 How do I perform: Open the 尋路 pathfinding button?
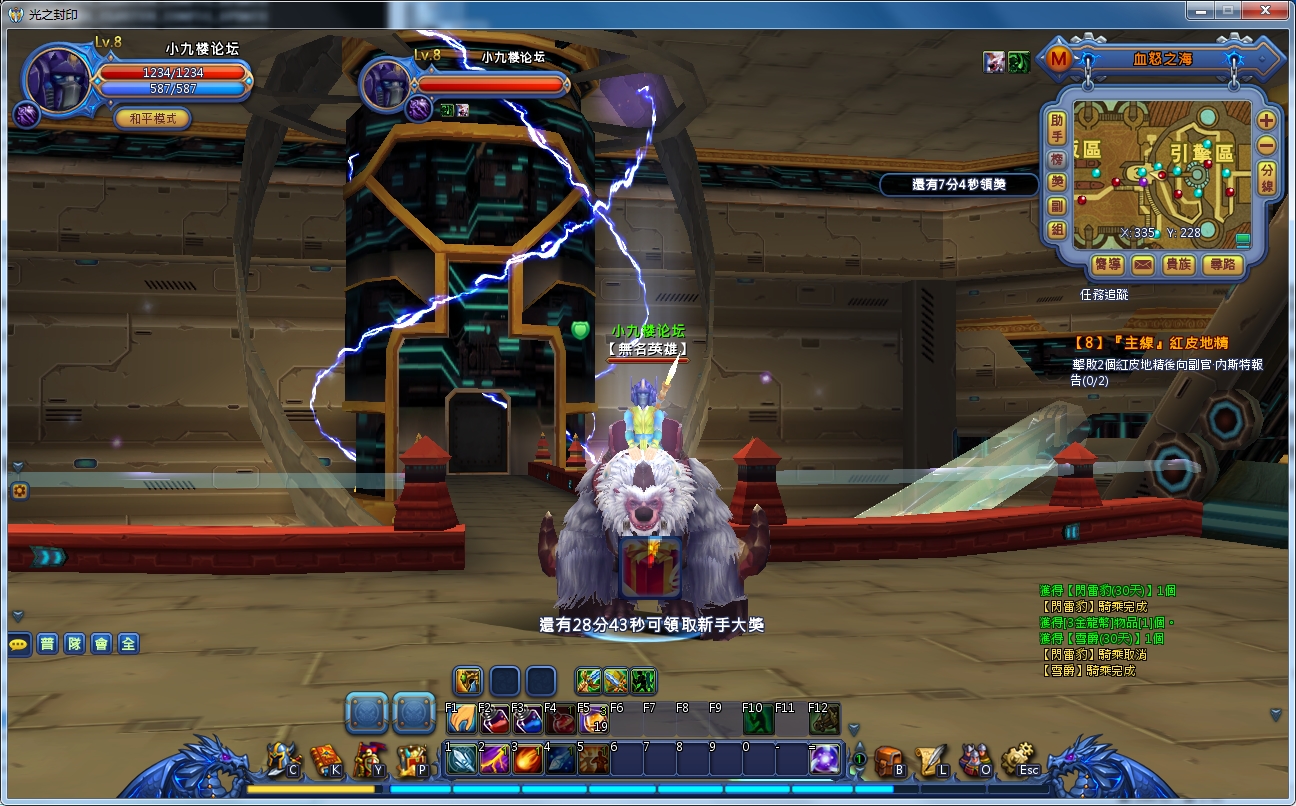(x=1223, y=264)
